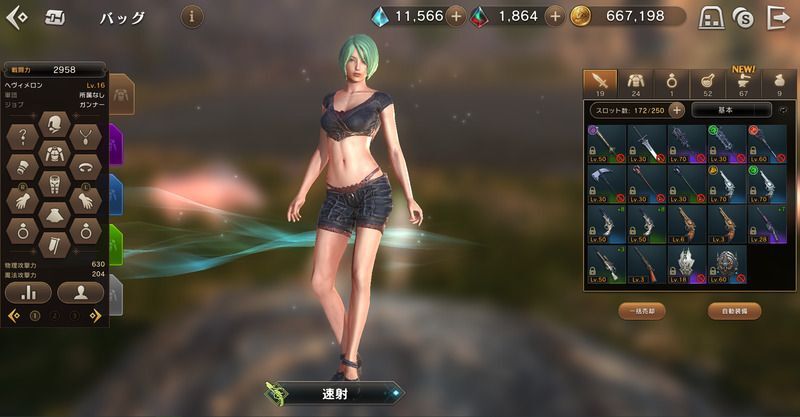The height and width of the screenshot is (417, 800).
Task: Select the Lv.6 orange pistol slot
Action: (687, 225)
